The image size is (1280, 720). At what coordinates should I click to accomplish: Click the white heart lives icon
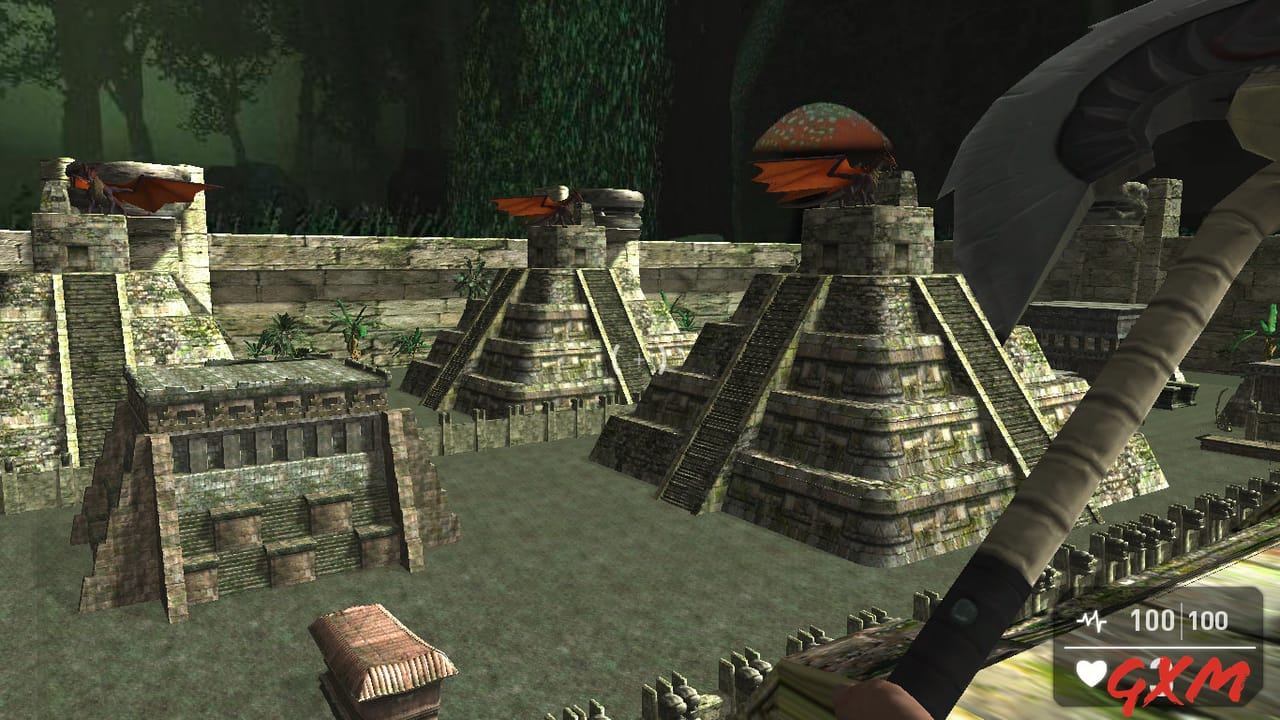(1091, 672)
